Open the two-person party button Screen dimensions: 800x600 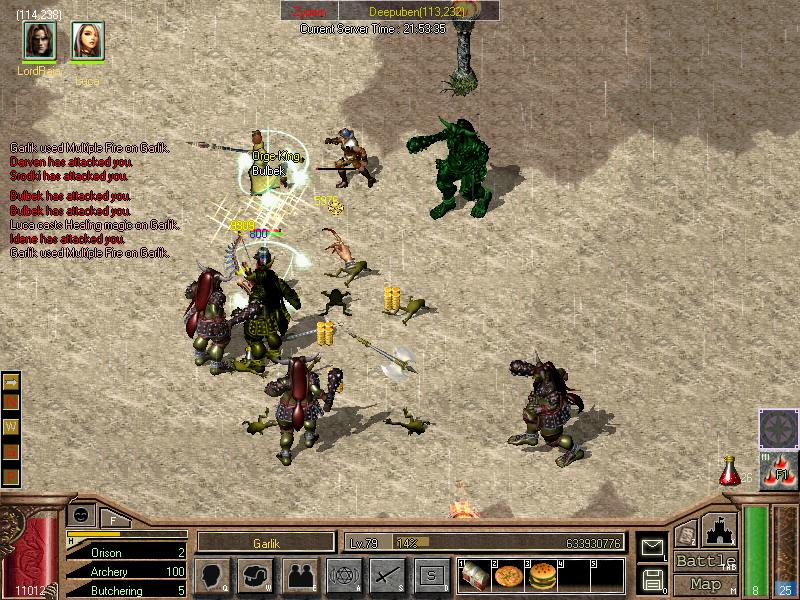coord(299,575)
